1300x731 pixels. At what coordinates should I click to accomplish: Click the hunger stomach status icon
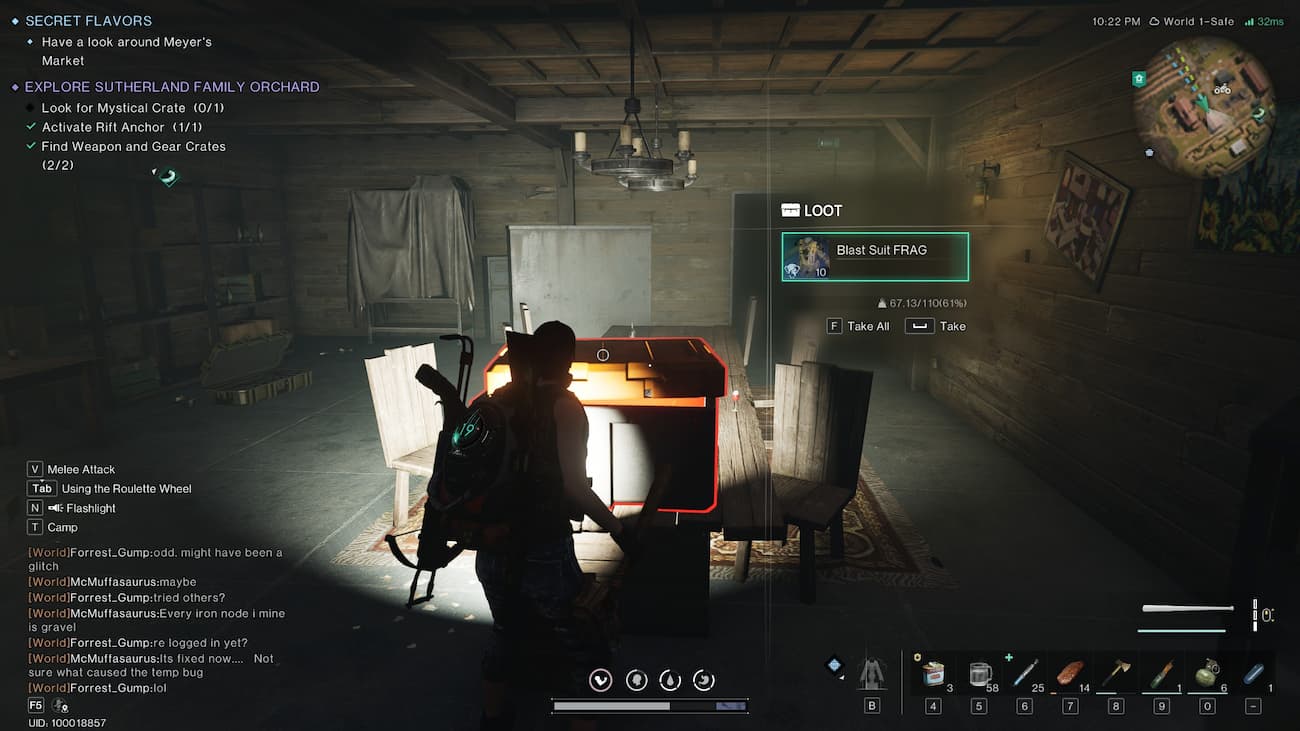pos(703,679)
